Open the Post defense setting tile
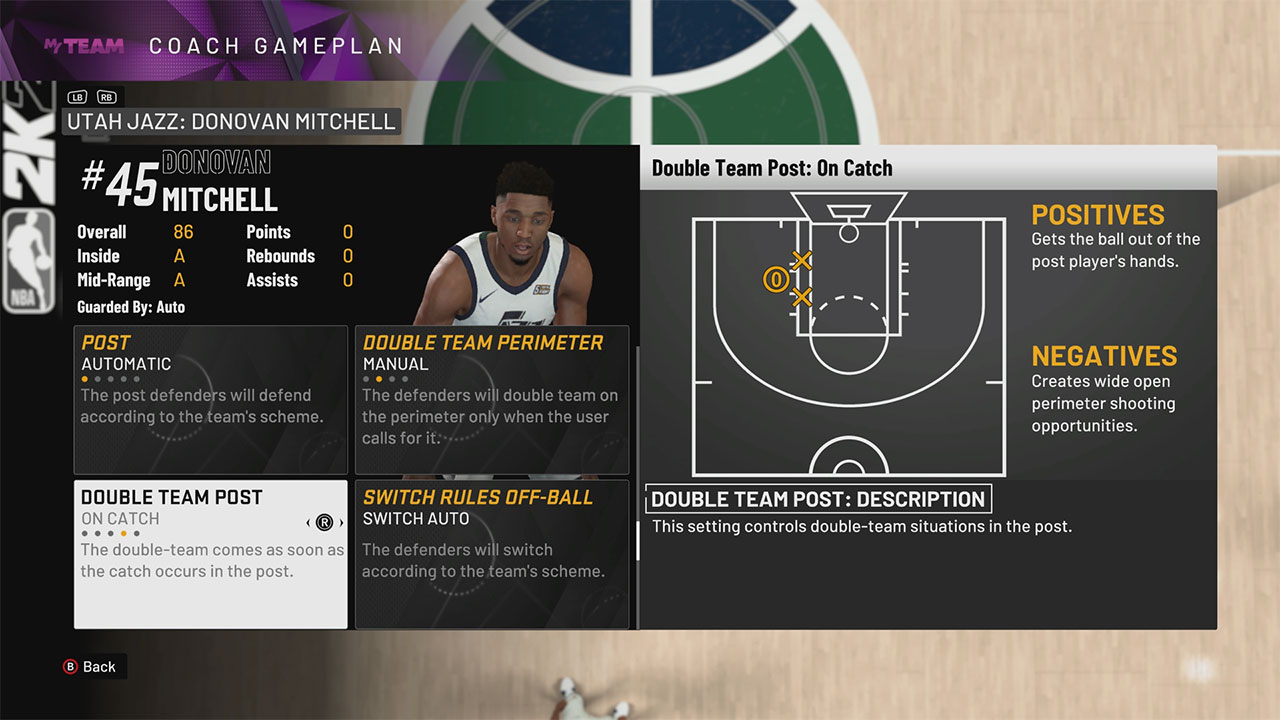This screenshot has height=720, width=1280. pyautogui.click(x=210, y=399)
